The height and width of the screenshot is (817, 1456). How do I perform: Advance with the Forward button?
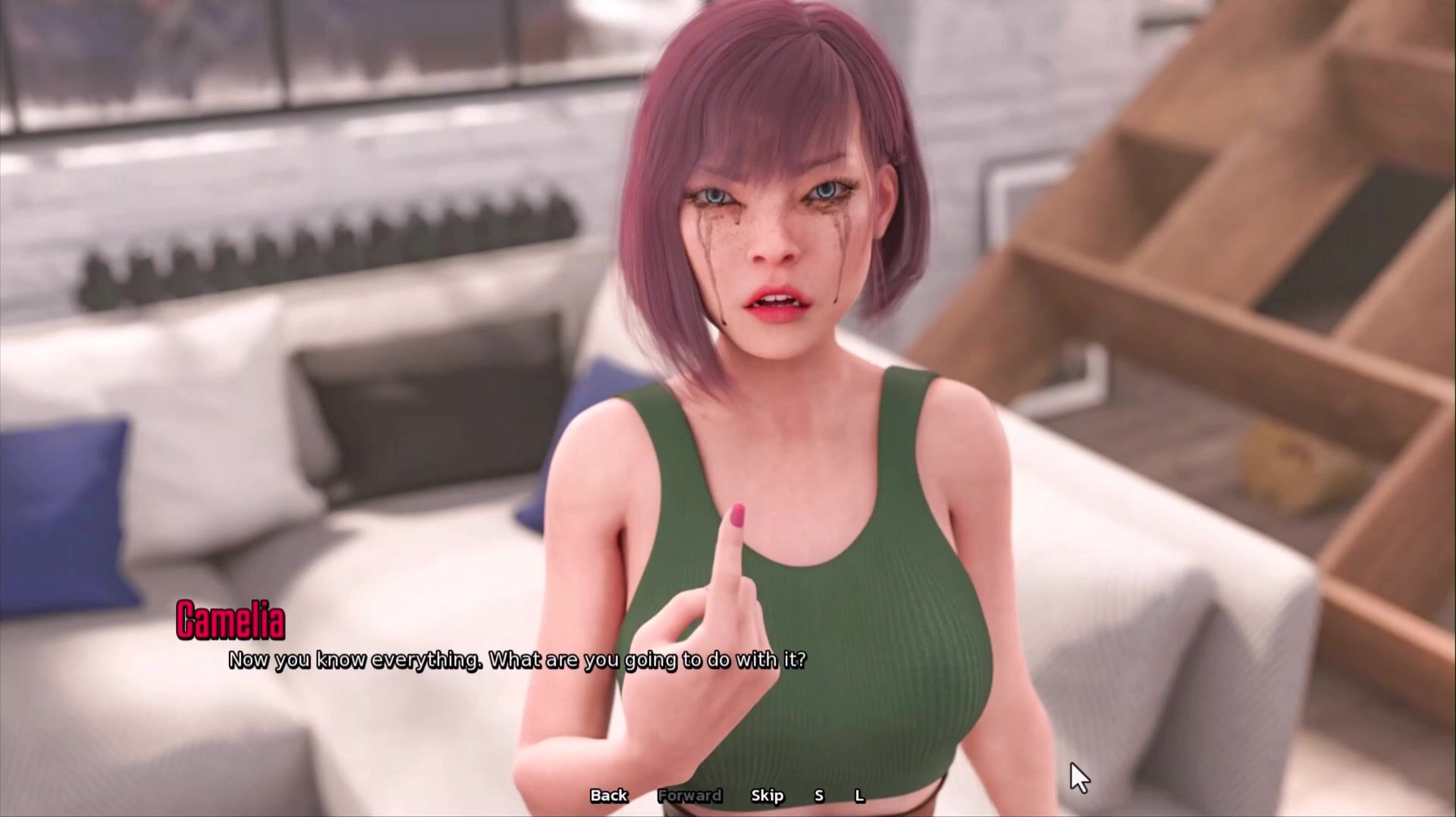689,795
